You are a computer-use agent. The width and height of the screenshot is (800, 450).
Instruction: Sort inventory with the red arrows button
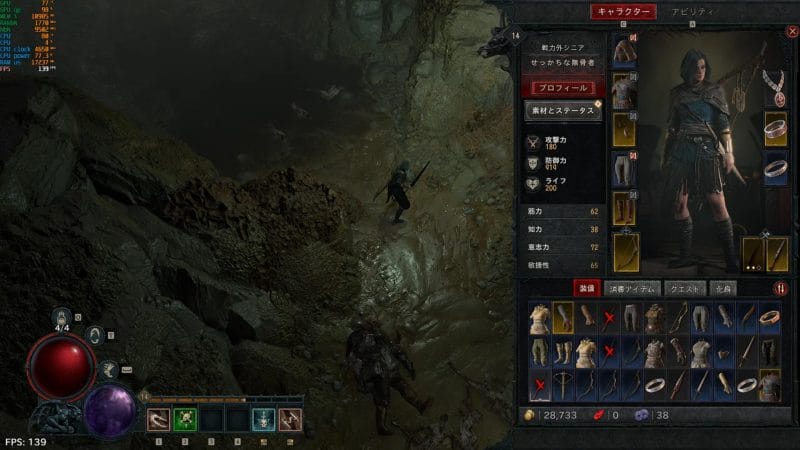[780, 289]
